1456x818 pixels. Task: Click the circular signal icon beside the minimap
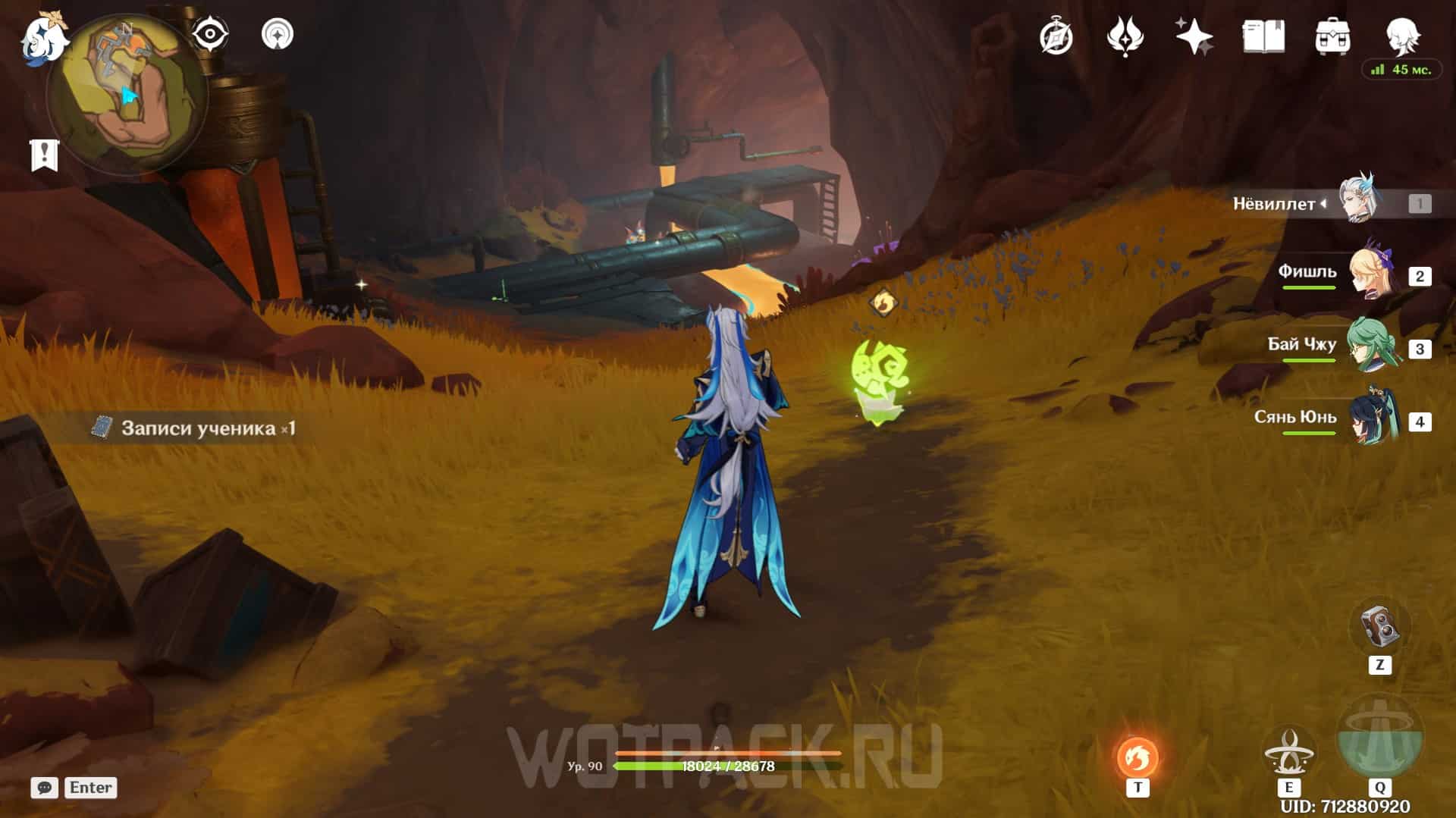coord(278,34)
